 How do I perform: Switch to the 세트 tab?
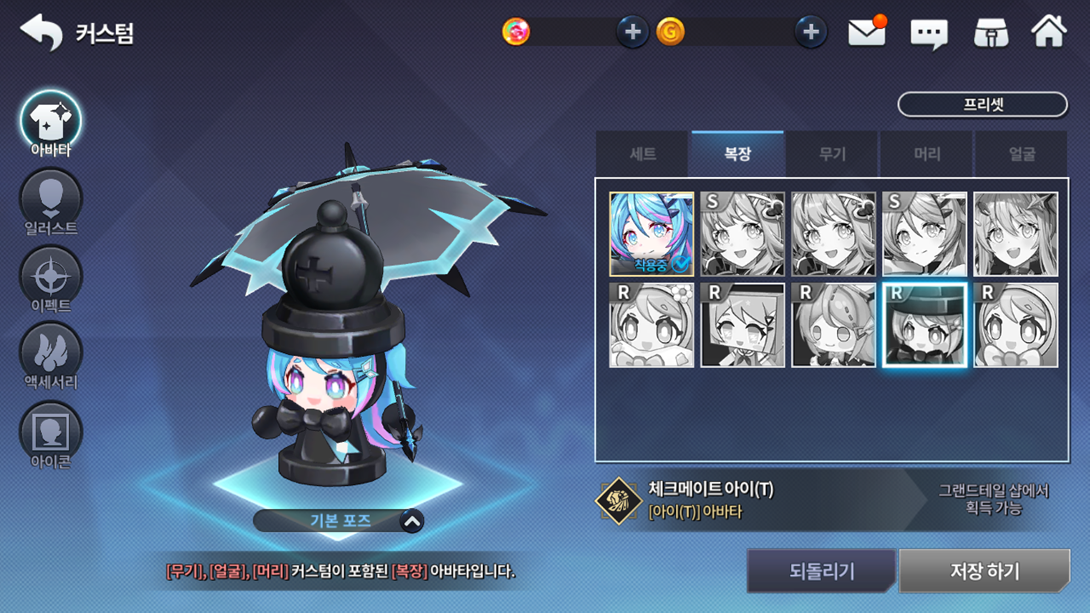point(642,154)
